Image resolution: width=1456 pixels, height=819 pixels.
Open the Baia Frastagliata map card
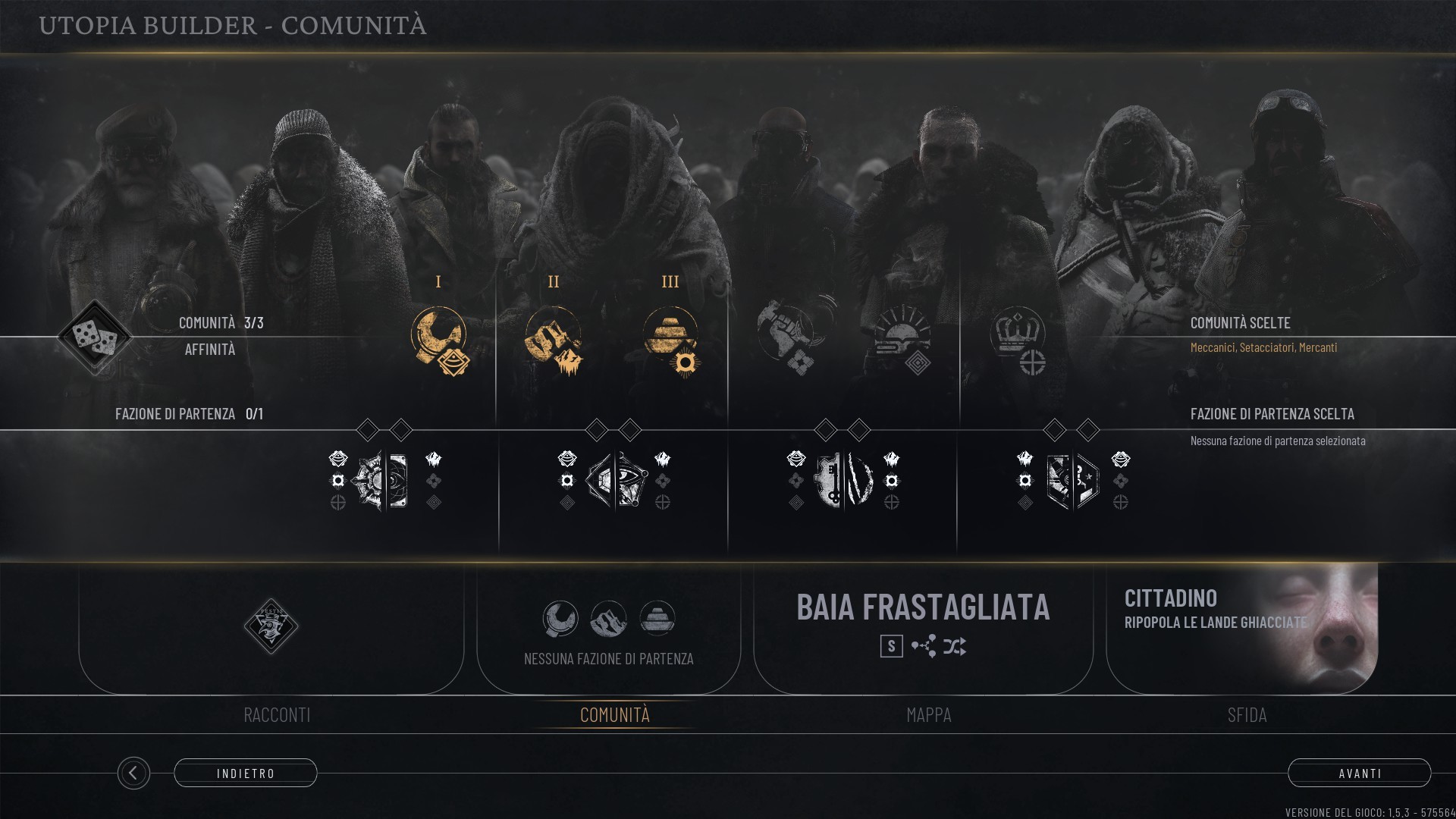923,627
